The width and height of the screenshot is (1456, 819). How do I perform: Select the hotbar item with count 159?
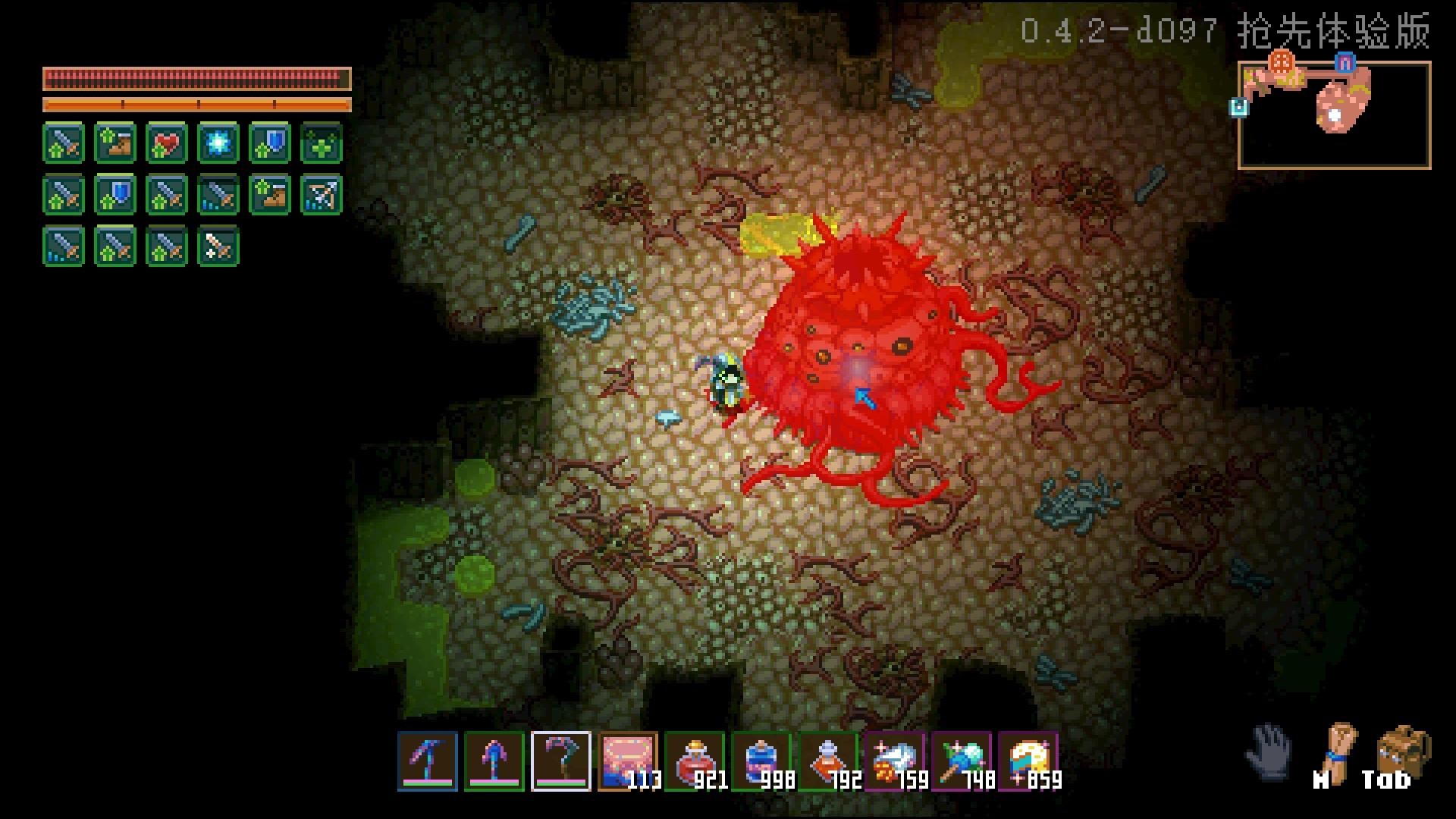pos(895,761)
